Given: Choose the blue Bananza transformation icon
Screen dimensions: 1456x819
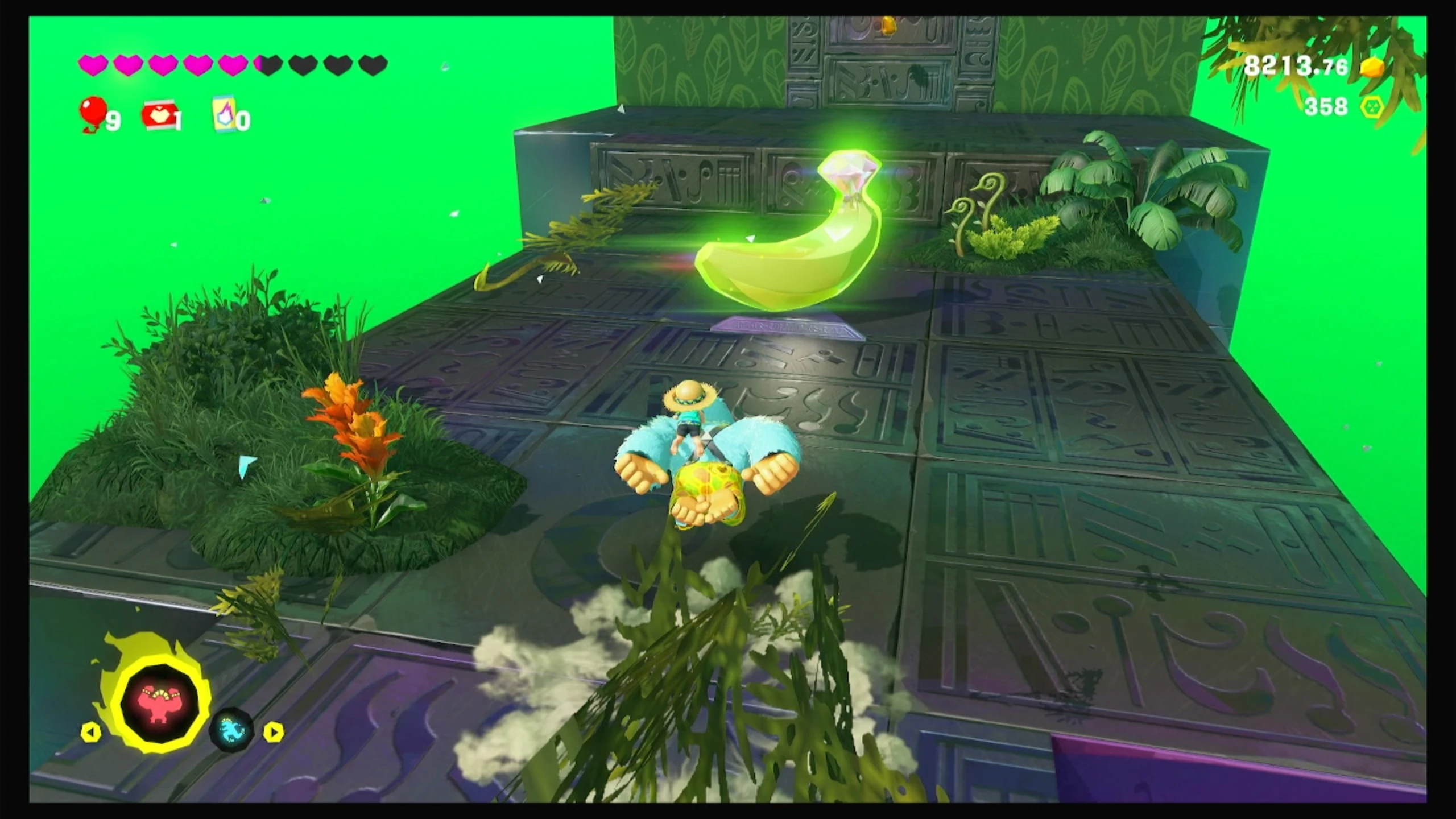Looking at the screenshot, I should coord(231,729).
